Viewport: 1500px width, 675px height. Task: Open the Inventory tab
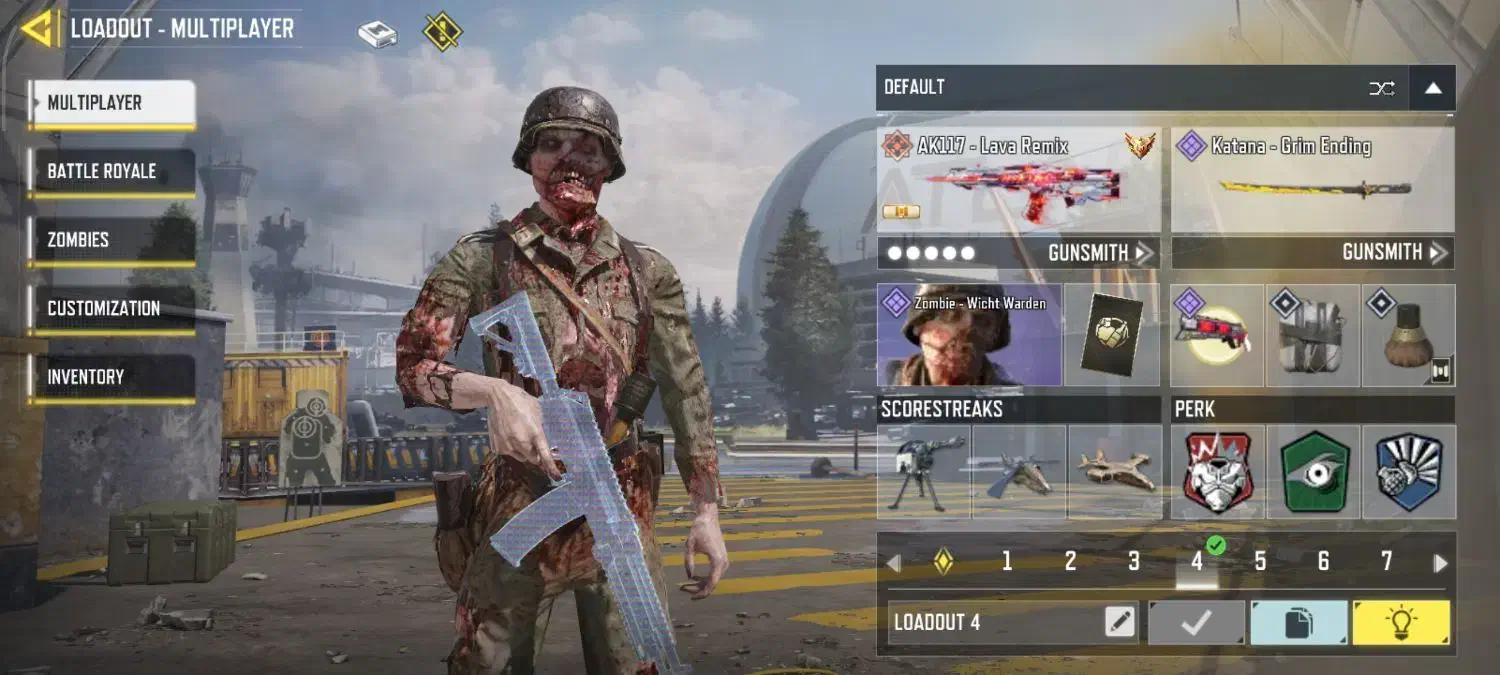coord(111,377)
